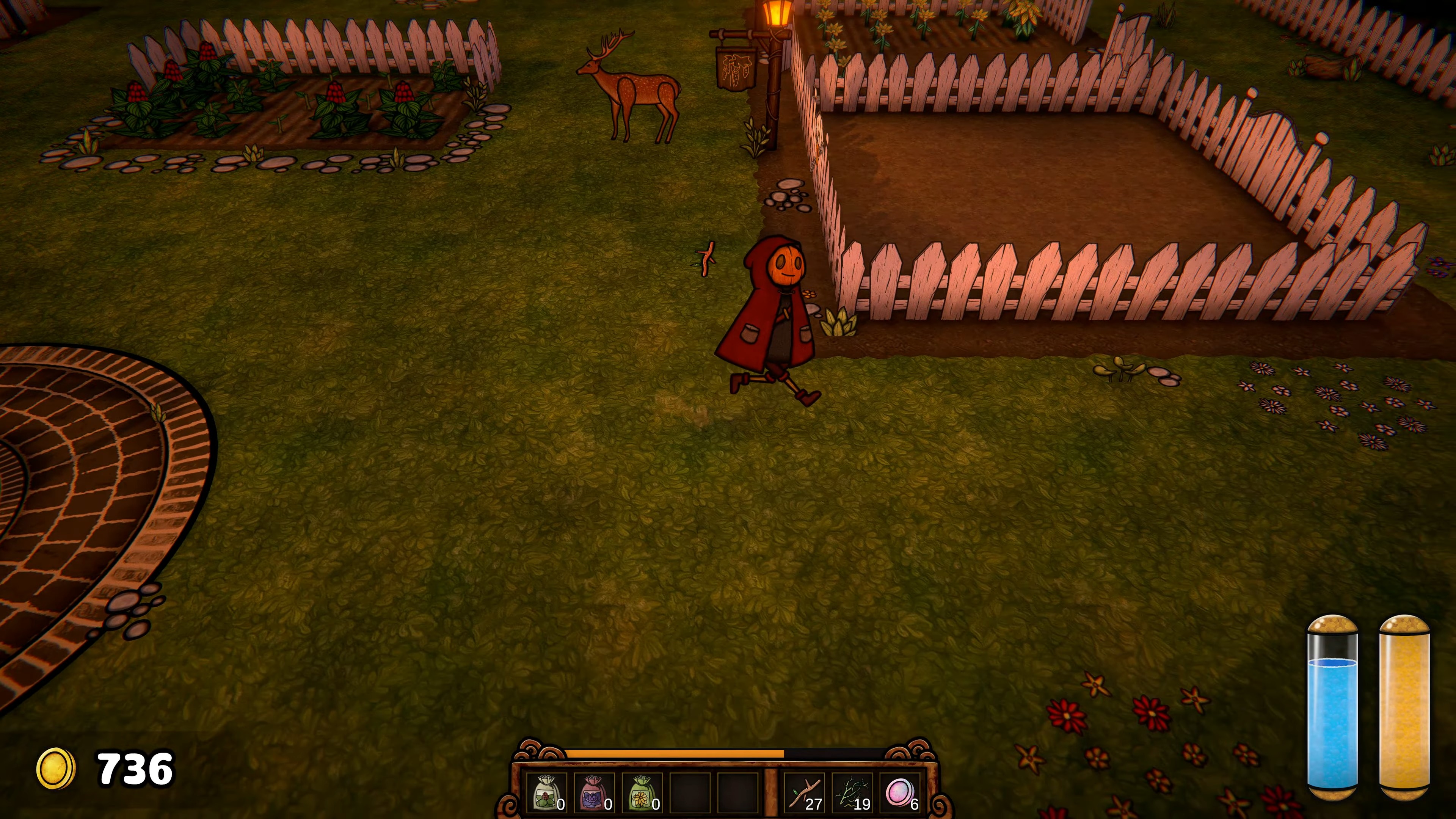
Task: Select the wooden stick resource slot
Action: tap(805, 792)
